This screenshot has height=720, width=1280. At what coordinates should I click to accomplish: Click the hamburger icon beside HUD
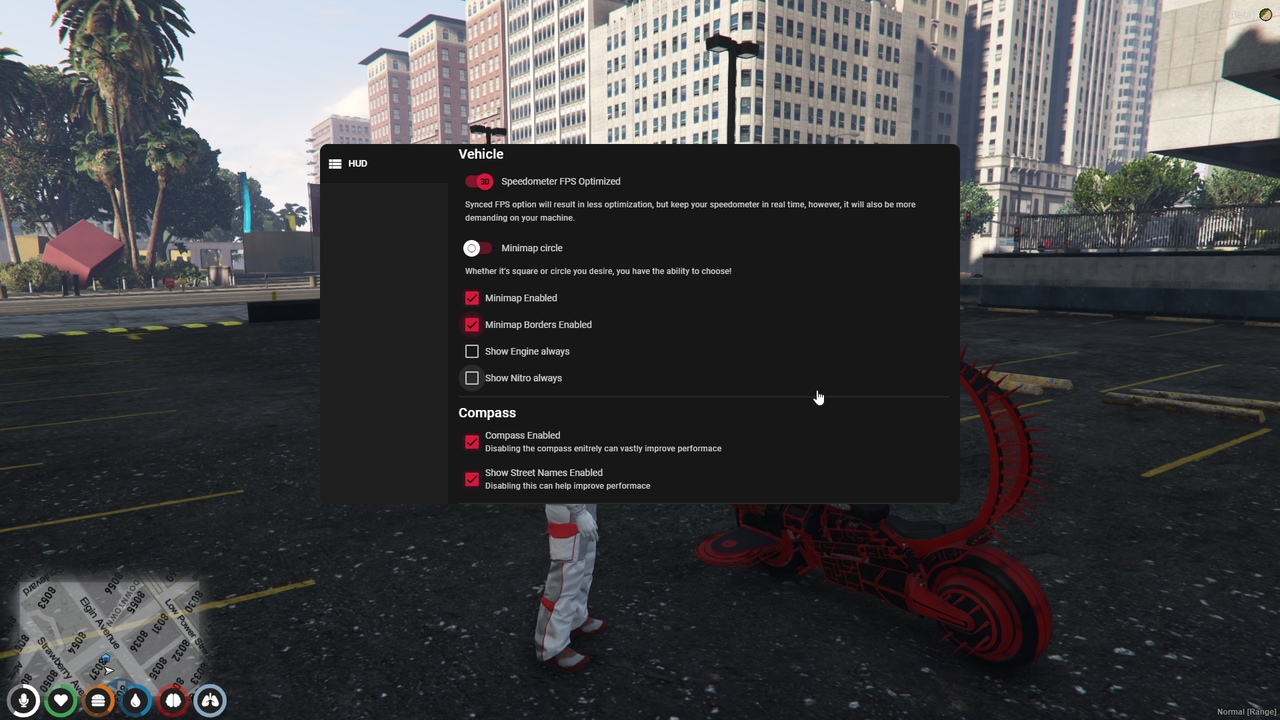click(x=336, y=163)
